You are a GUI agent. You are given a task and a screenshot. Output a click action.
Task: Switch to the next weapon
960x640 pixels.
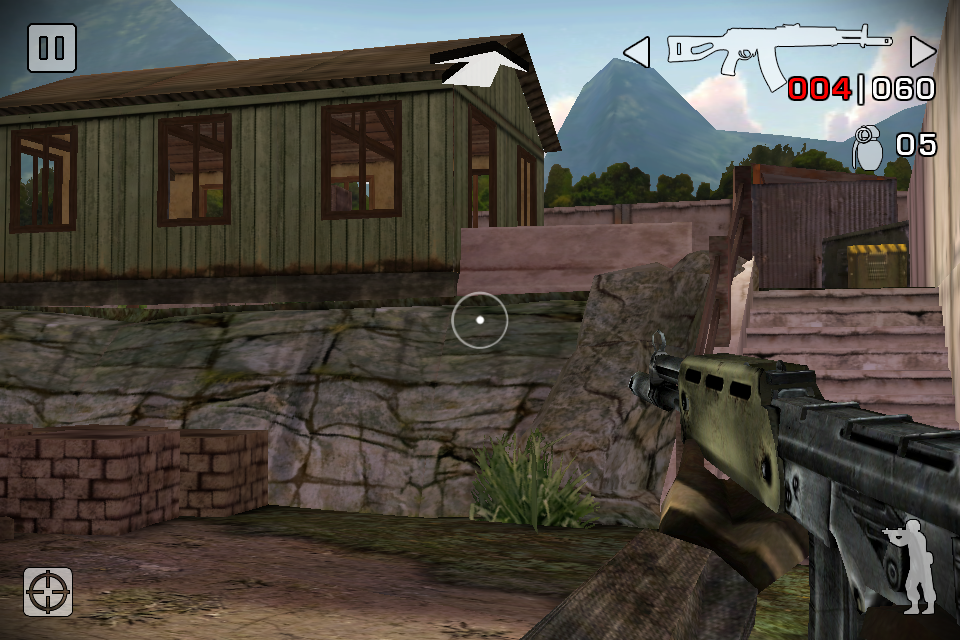click(x=923, y=51)
